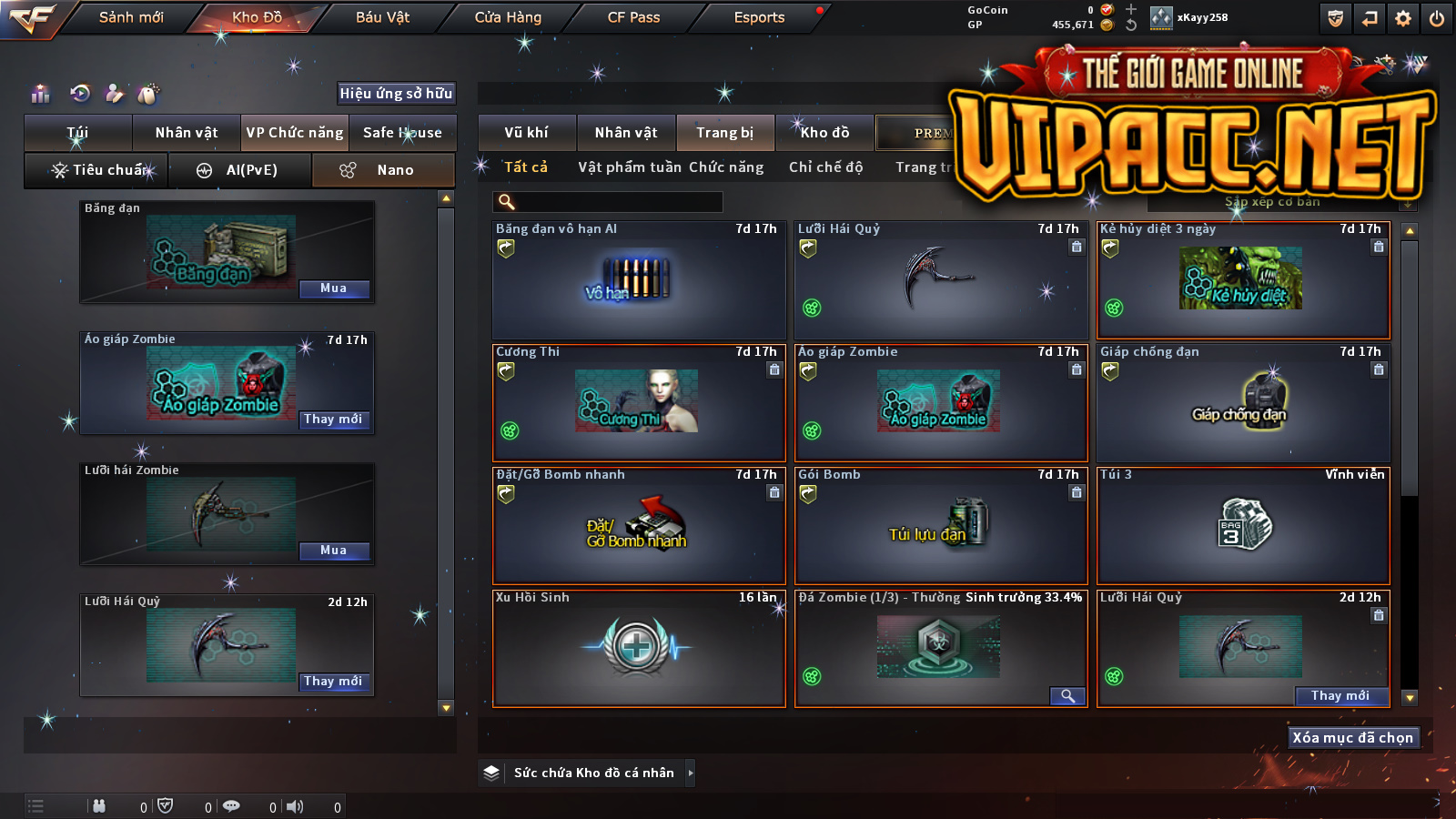
Task: Open the Sảnh mới lobby tab
Action: 131,17
